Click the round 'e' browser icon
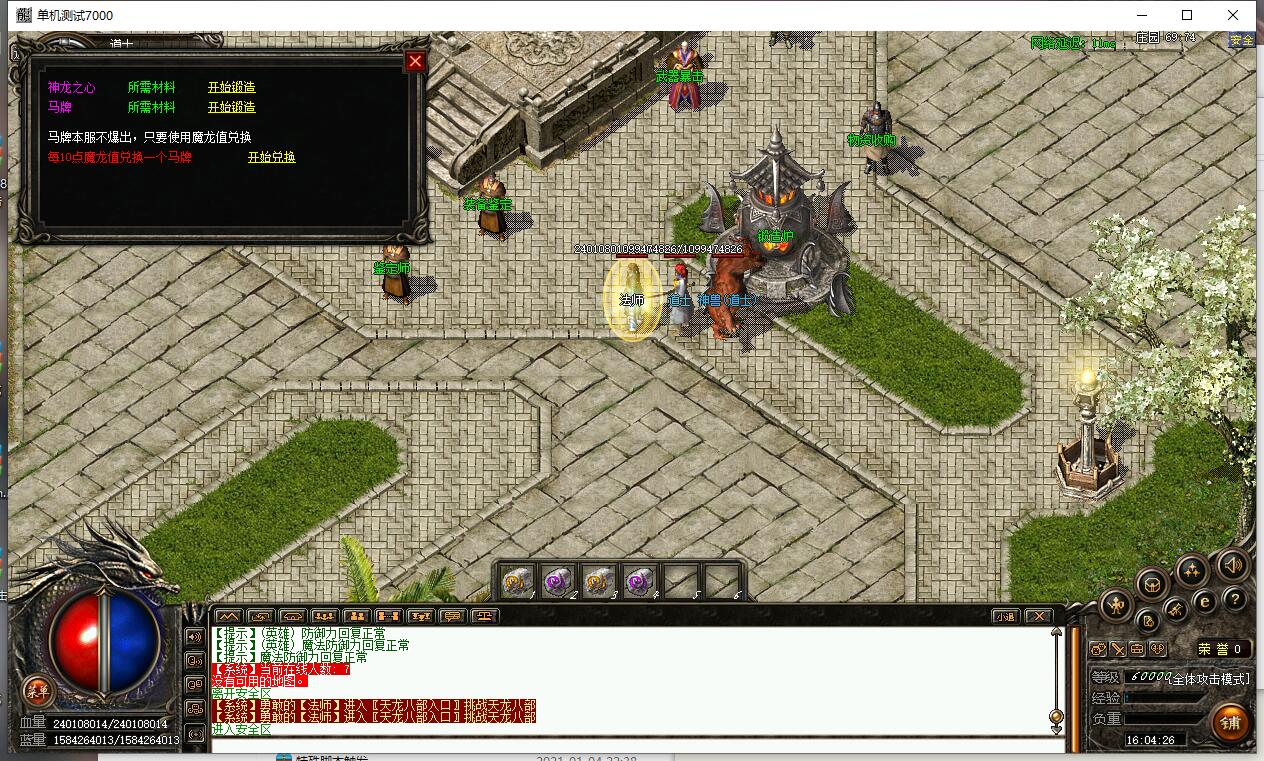 1205,601
